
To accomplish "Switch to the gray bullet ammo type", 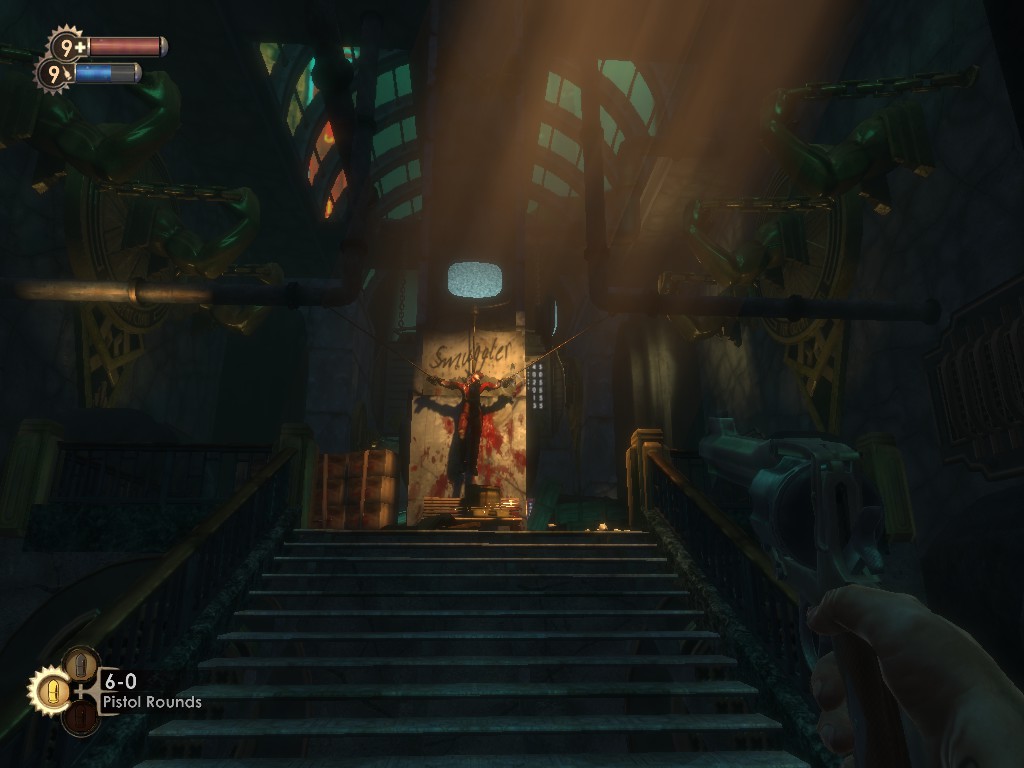I will [80, 664].
